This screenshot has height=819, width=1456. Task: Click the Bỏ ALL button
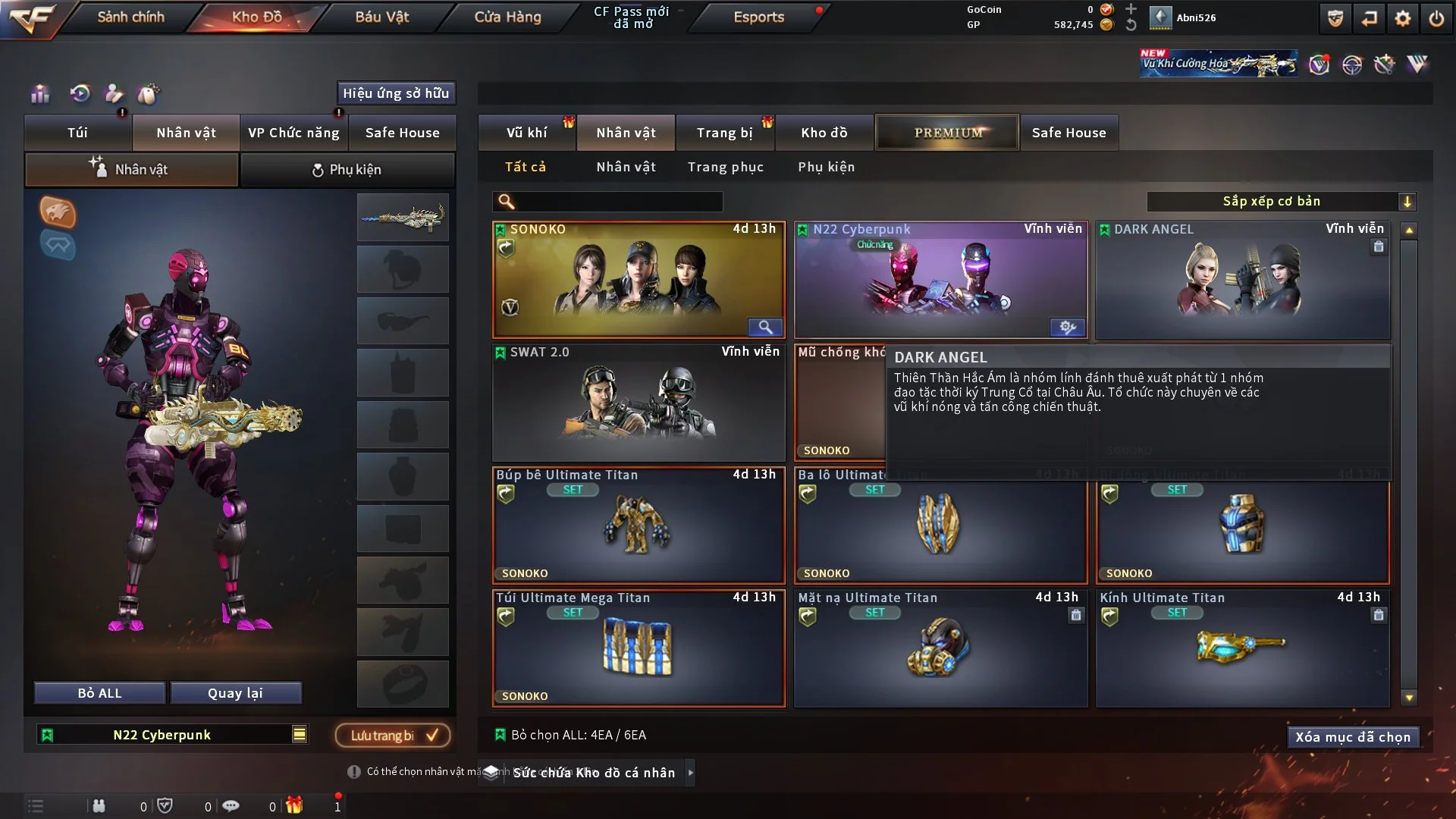(x=99, y=693)
